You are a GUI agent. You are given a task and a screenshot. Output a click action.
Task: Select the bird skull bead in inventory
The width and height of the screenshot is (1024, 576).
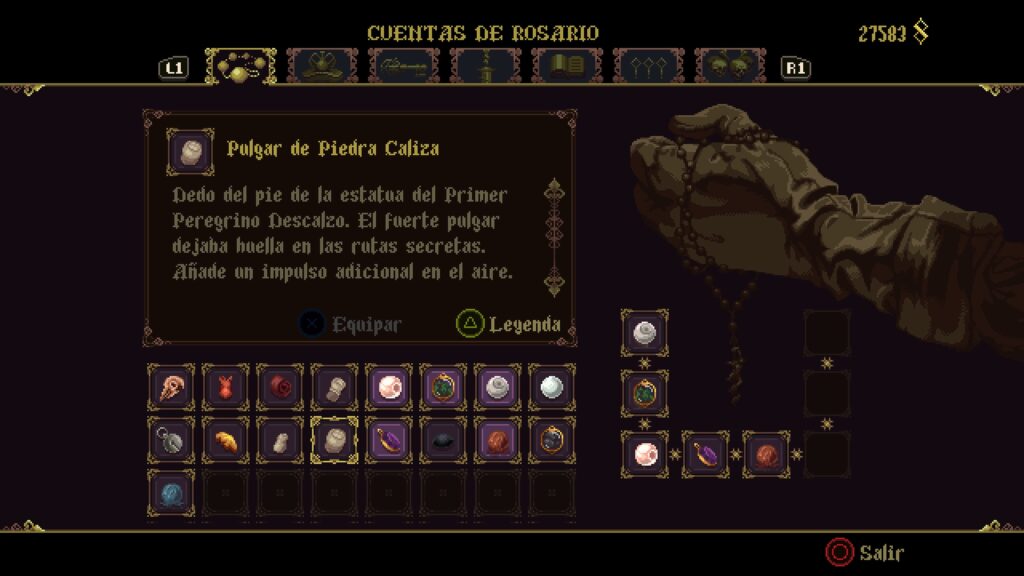tap(171, 387)
